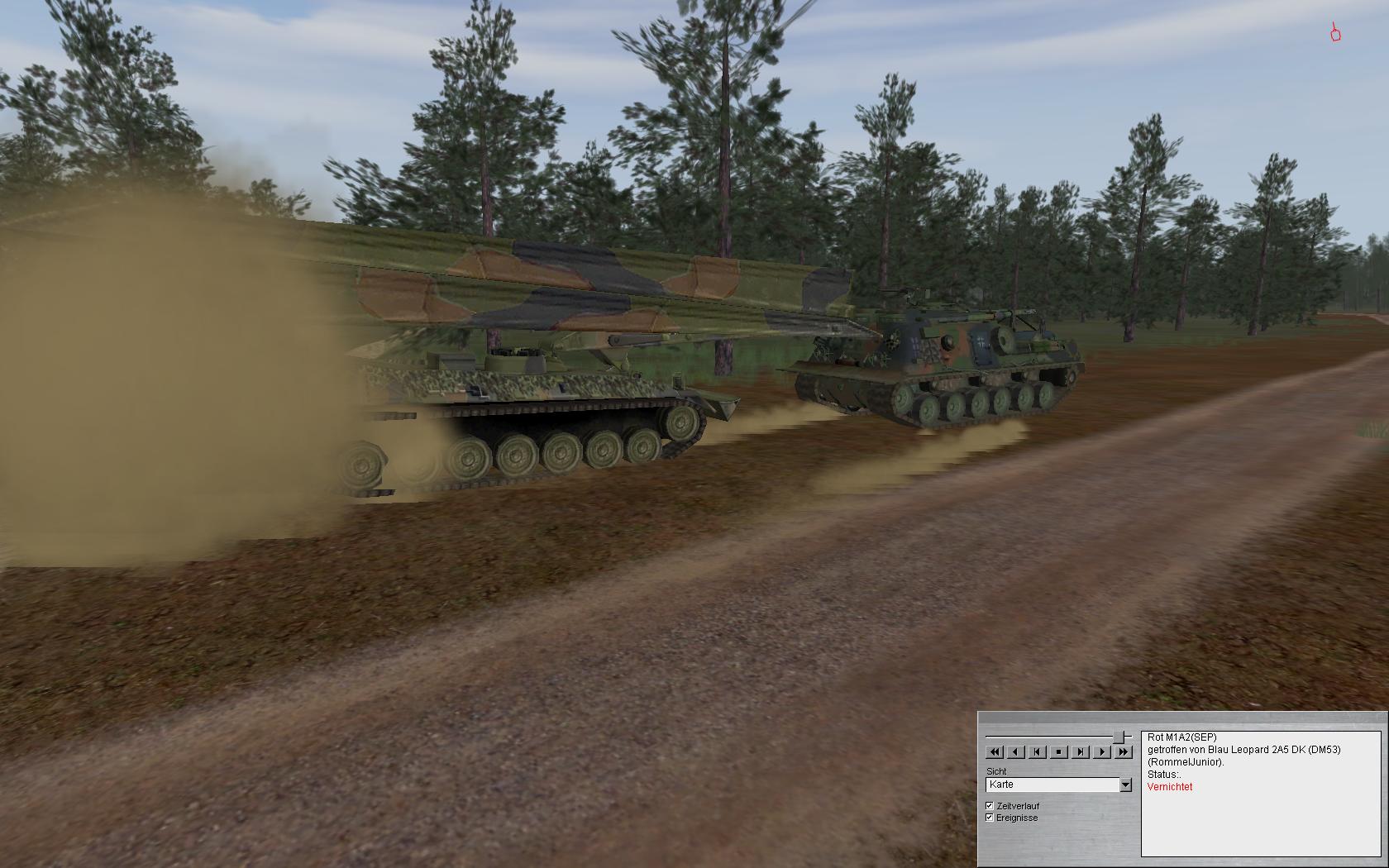Play the replay forward

pyautogui.click(x=1101, y=752)
